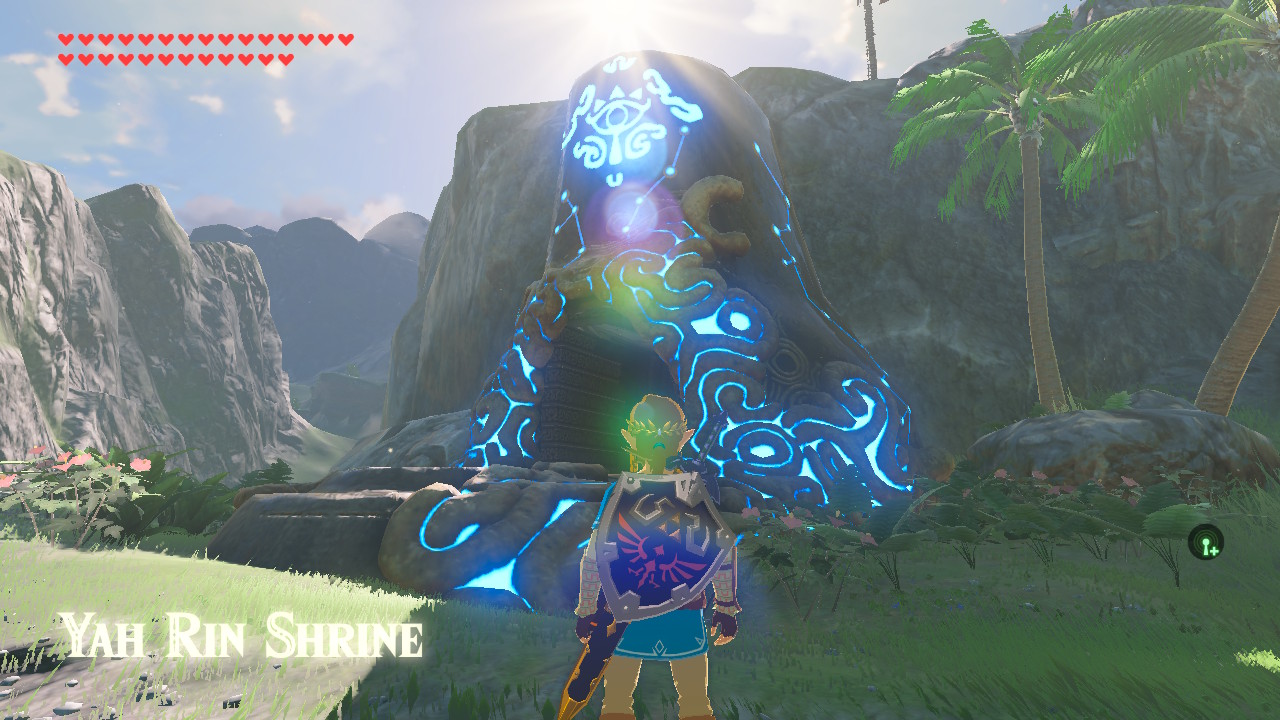The height and width of the screenshot is (720, 1280).
Task: Click the last heart on the second heart row
Action: [287, 59]
